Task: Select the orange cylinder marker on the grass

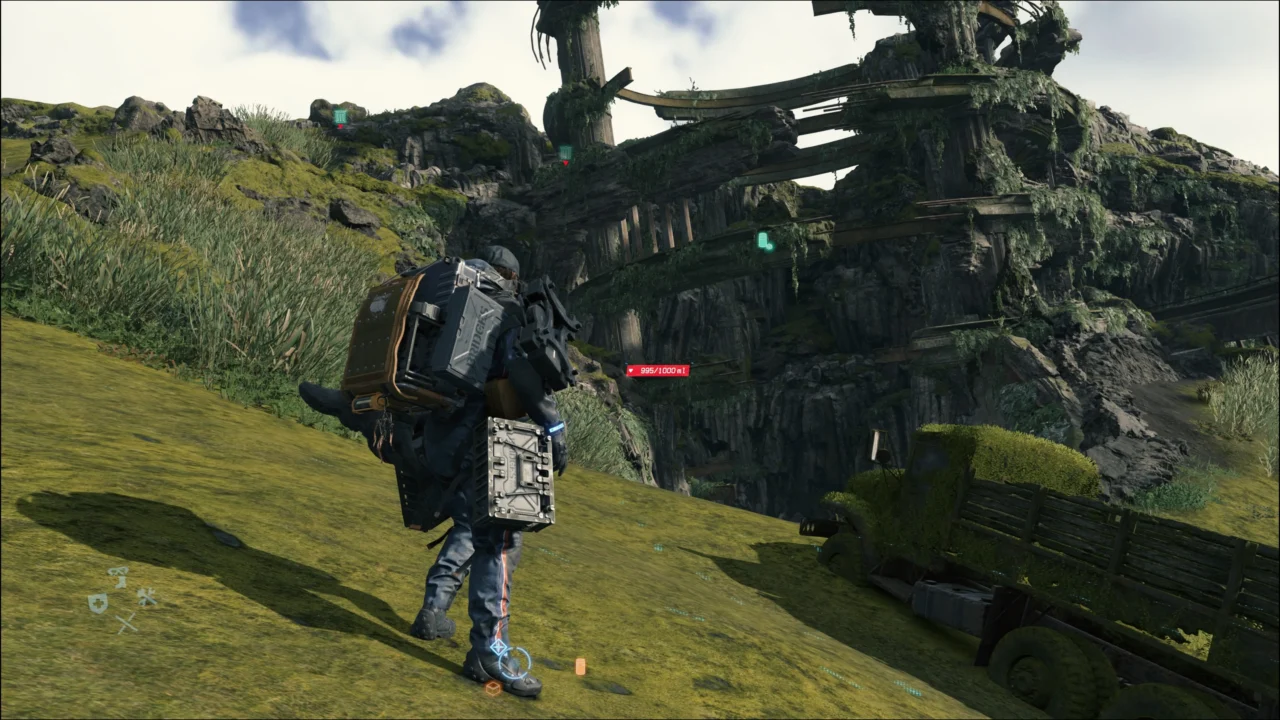Action: pyautogui.click(x=580, y=666)
